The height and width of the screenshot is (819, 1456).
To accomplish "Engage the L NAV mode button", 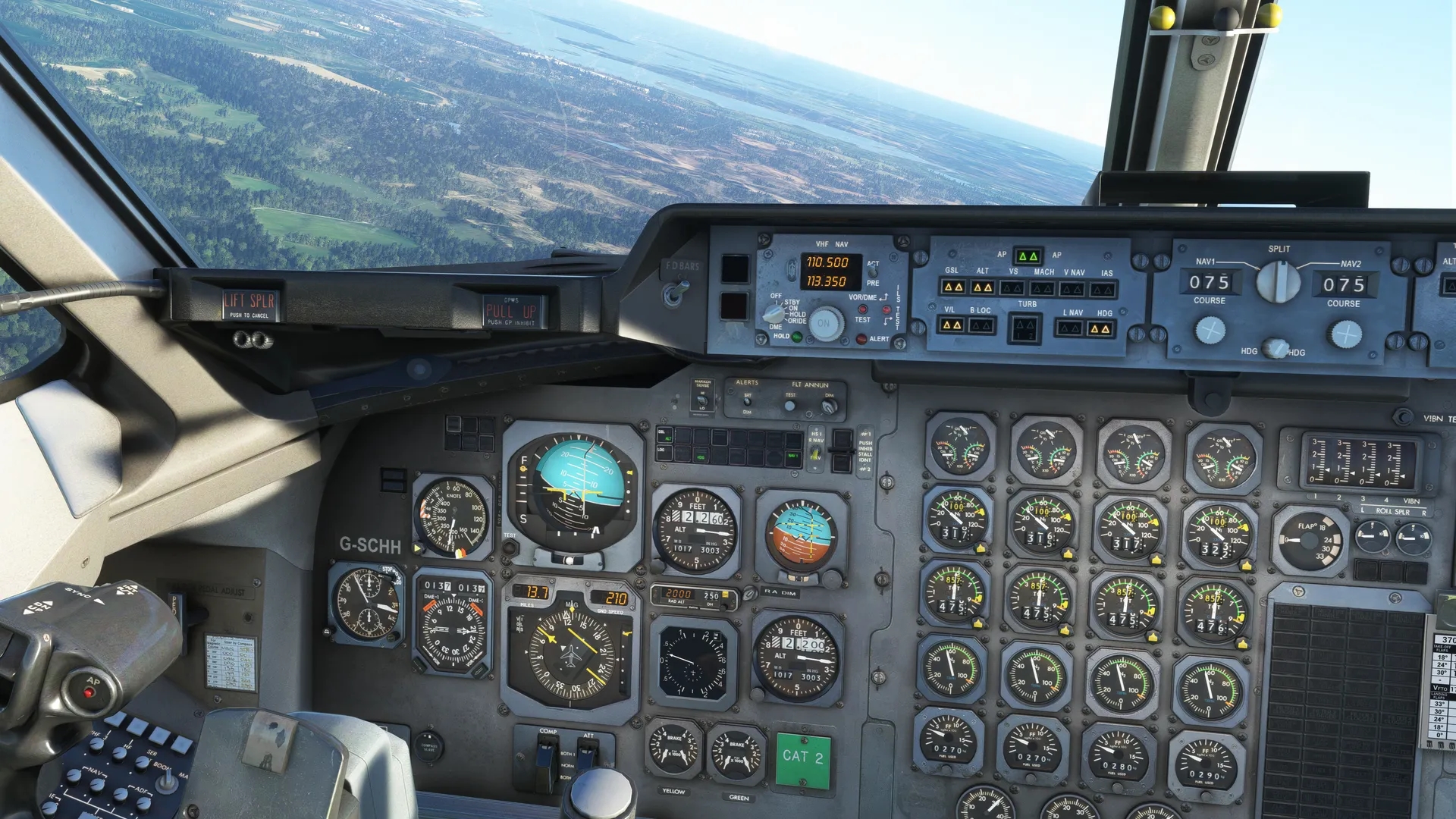I will pos(1069,328).
